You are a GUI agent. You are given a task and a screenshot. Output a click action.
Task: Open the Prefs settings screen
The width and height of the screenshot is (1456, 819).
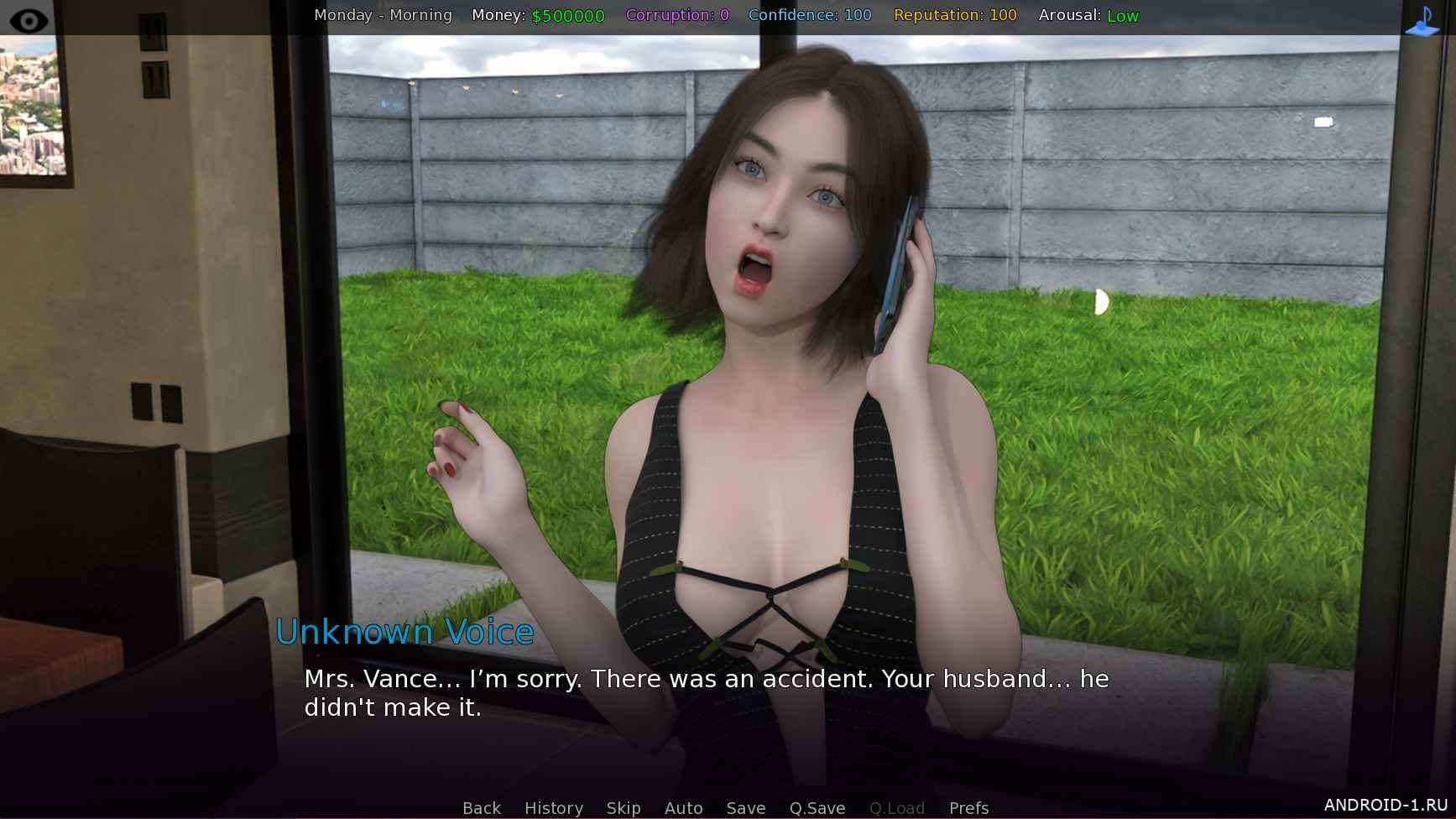pos(968,807)
